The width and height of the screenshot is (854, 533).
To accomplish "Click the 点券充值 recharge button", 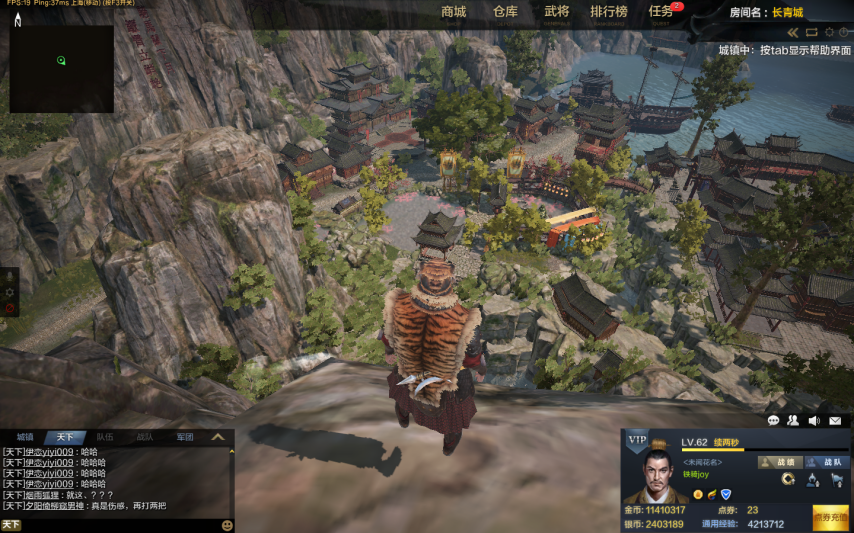I will click(831, 518).
